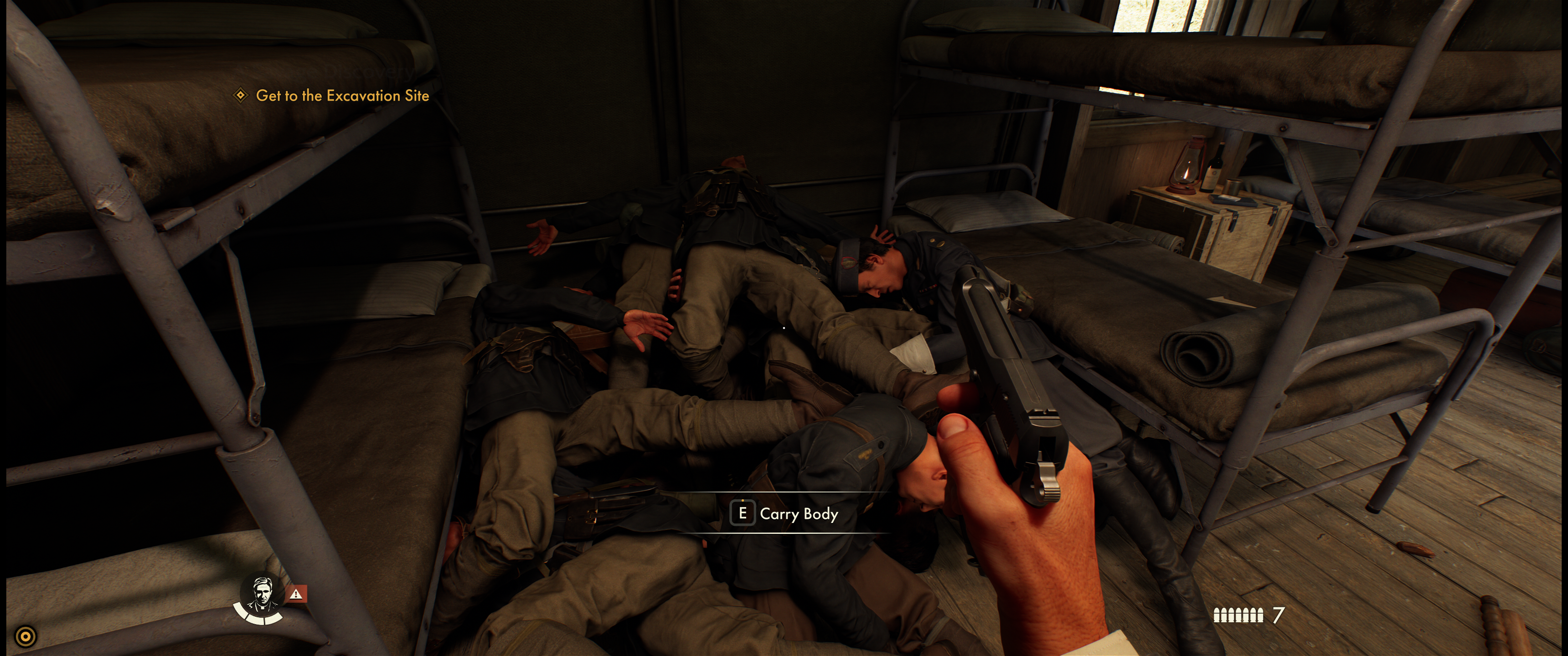Click the character portrait icon

coord(261,594)
